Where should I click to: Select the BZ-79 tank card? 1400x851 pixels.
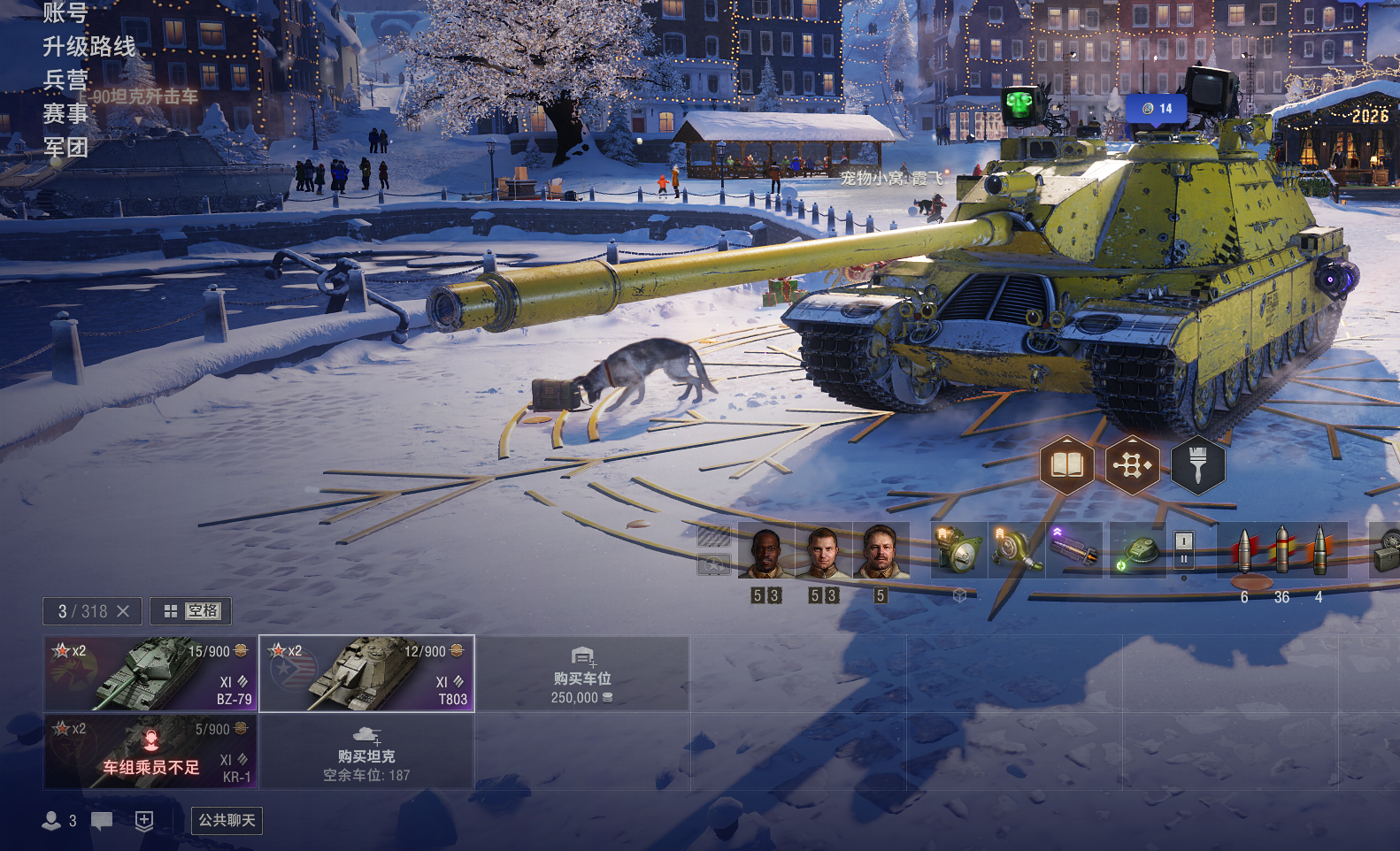tap(150, 673)
